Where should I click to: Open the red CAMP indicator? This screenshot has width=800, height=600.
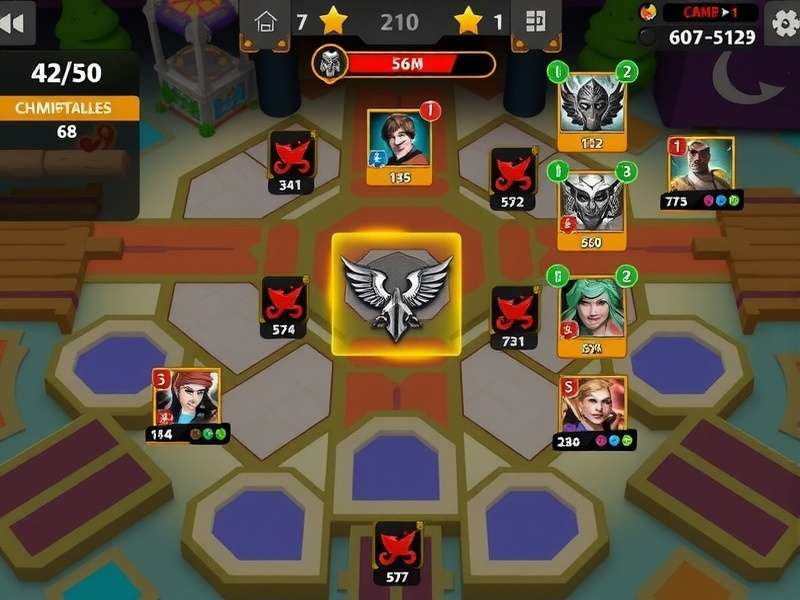click(x=708, y=12)
